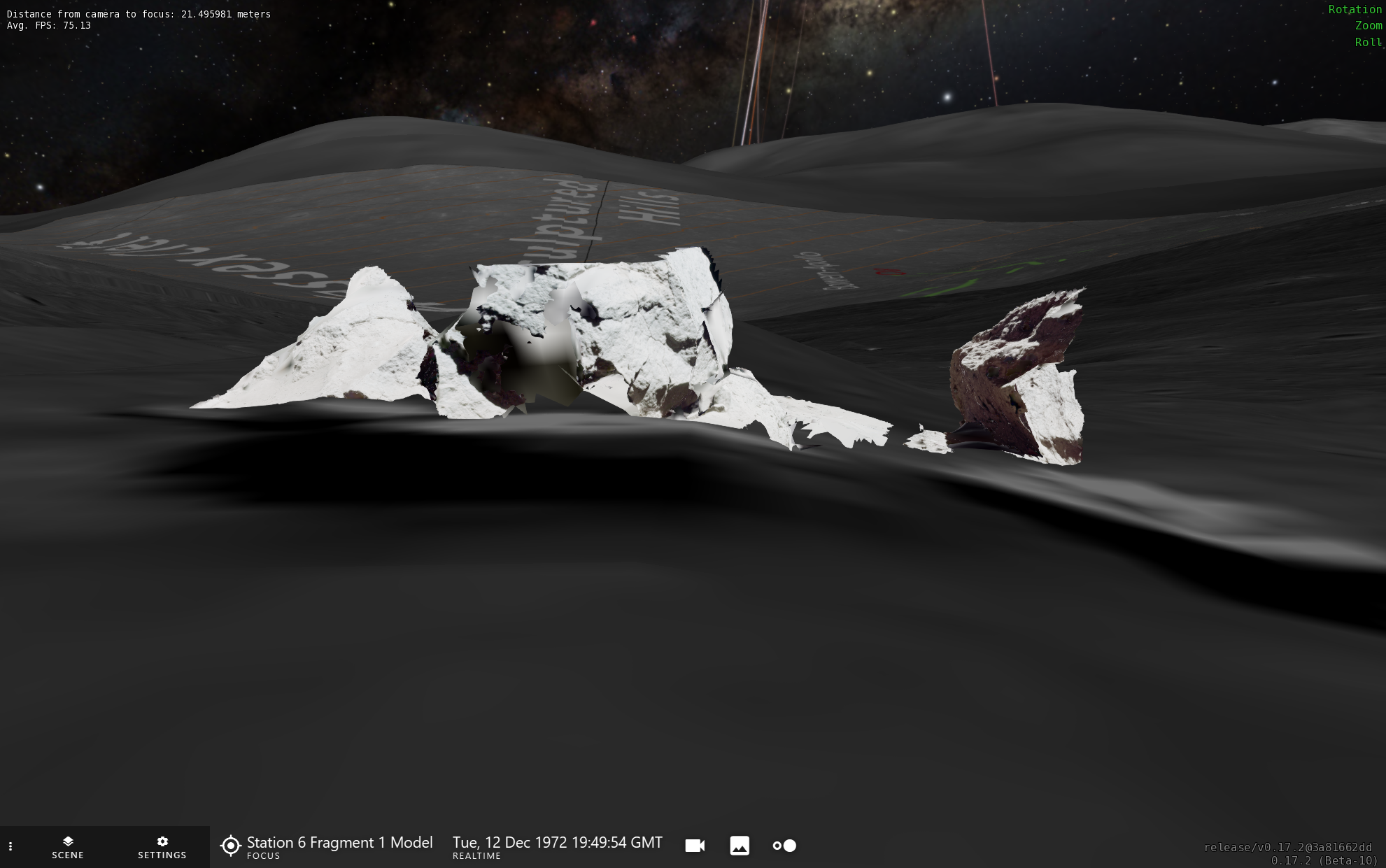Disable Roll friction
This screenshot has width=1386, height=868.
[x=1368, y=42]
